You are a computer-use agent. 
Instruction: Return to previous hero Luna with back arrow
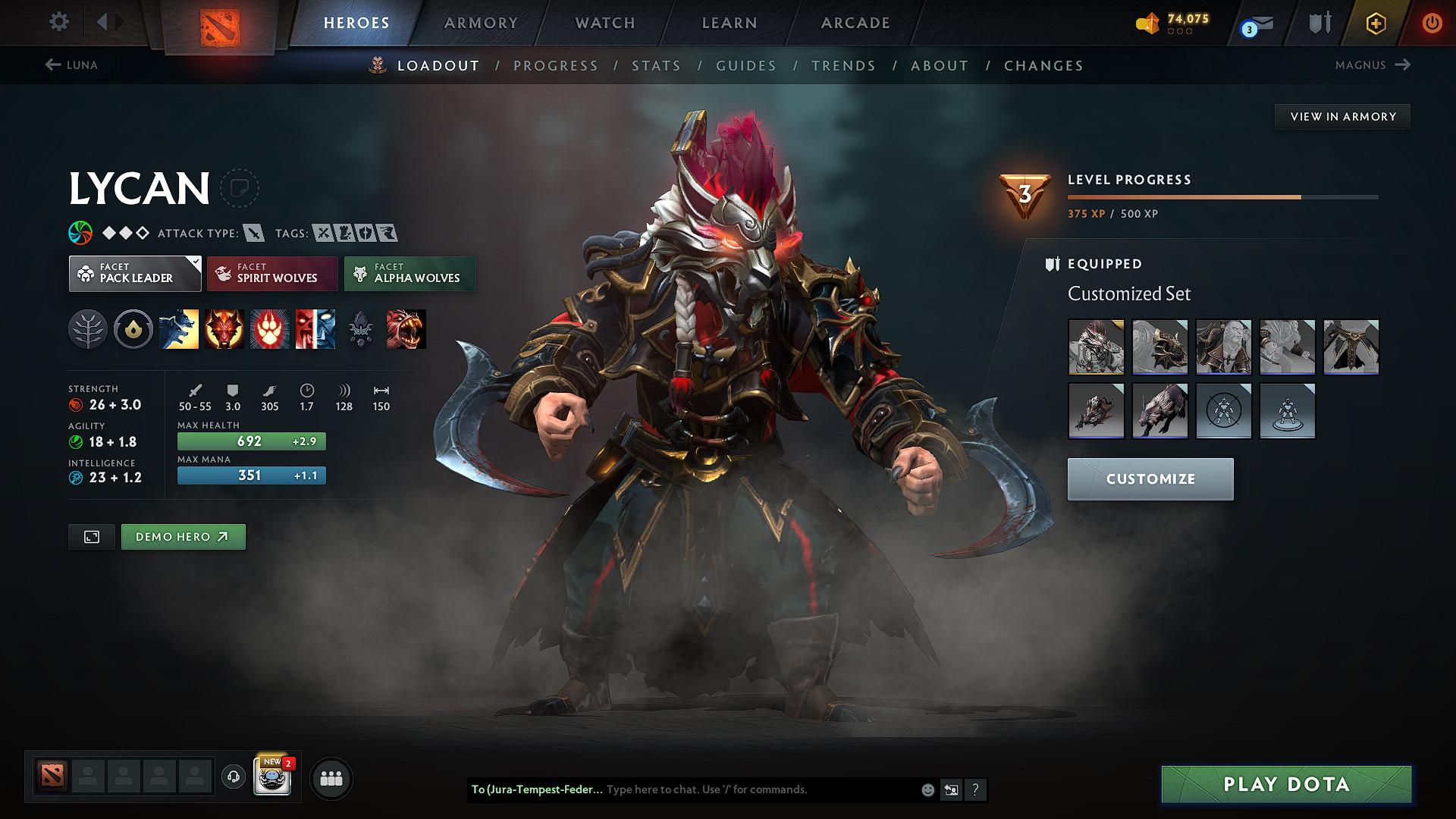click(52, 64)
